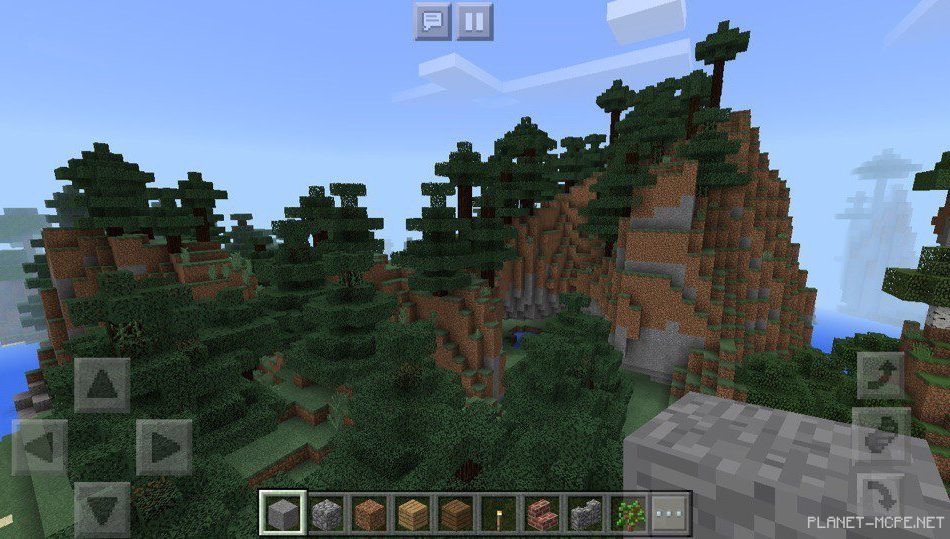Tap the fly down button

(x=881, y=492)
